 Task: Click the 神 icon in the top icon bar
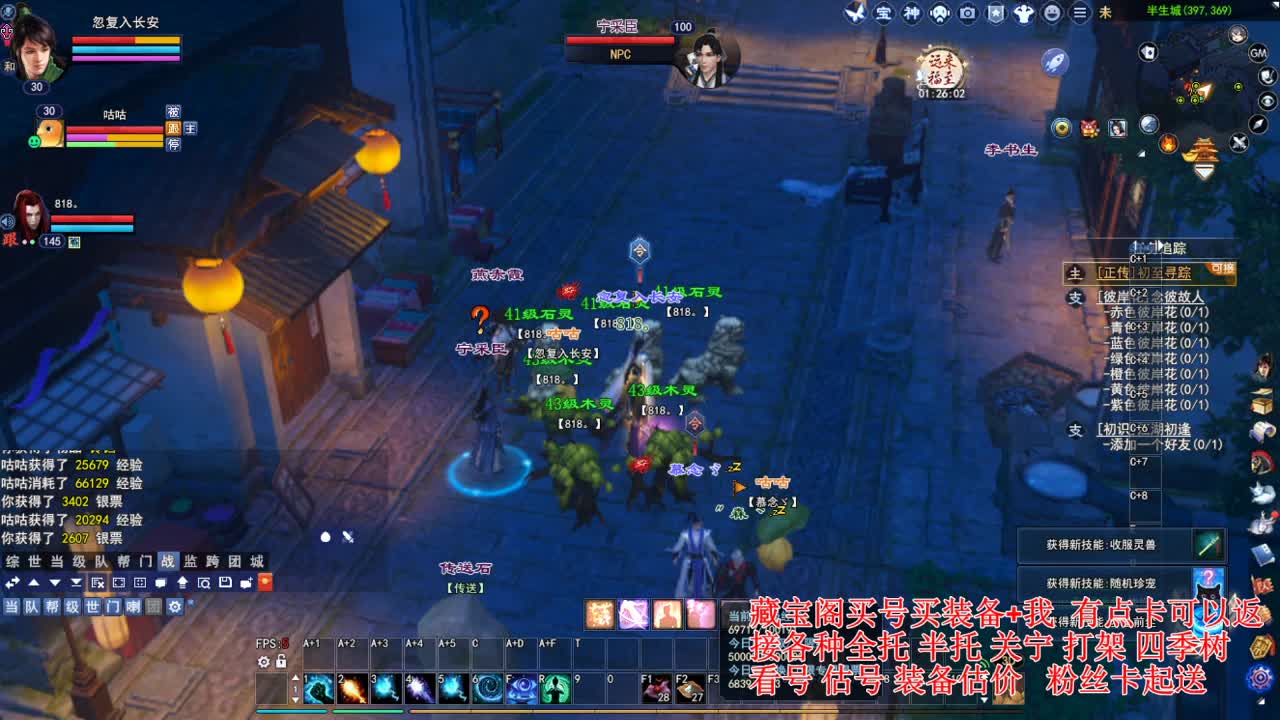[911, 14]
